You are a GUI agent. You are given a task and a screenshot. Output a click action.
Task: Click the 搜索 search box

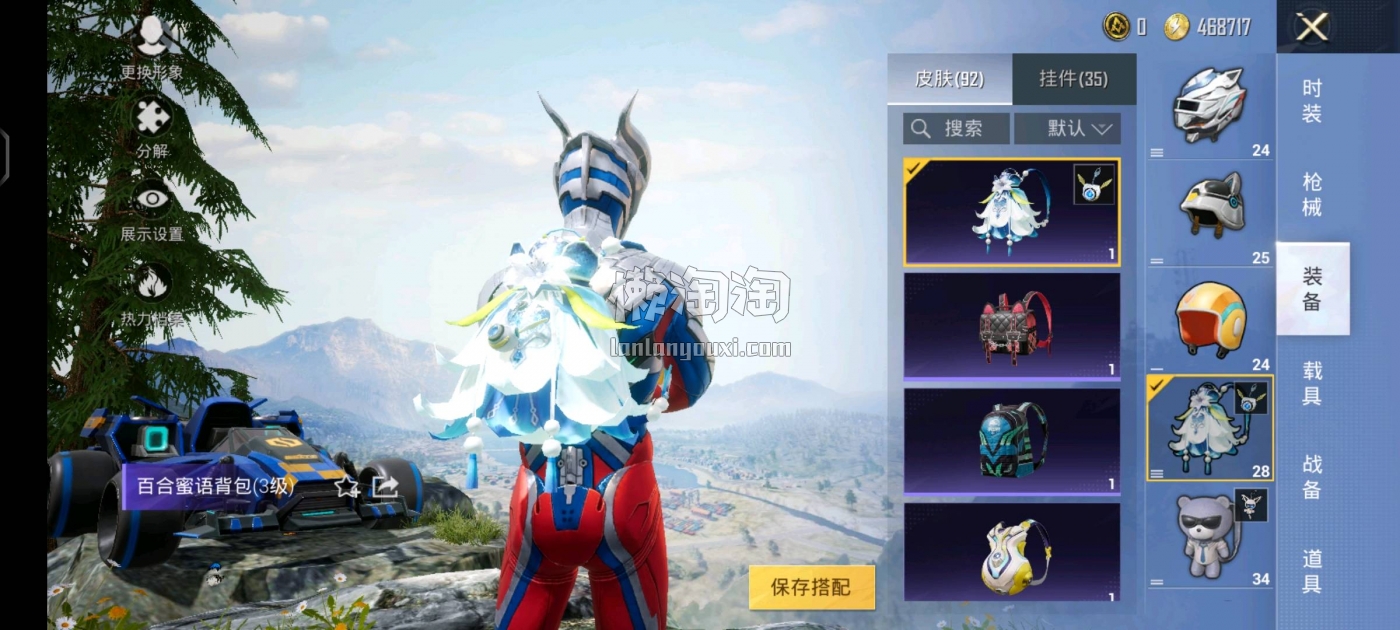tap(955, 128)
